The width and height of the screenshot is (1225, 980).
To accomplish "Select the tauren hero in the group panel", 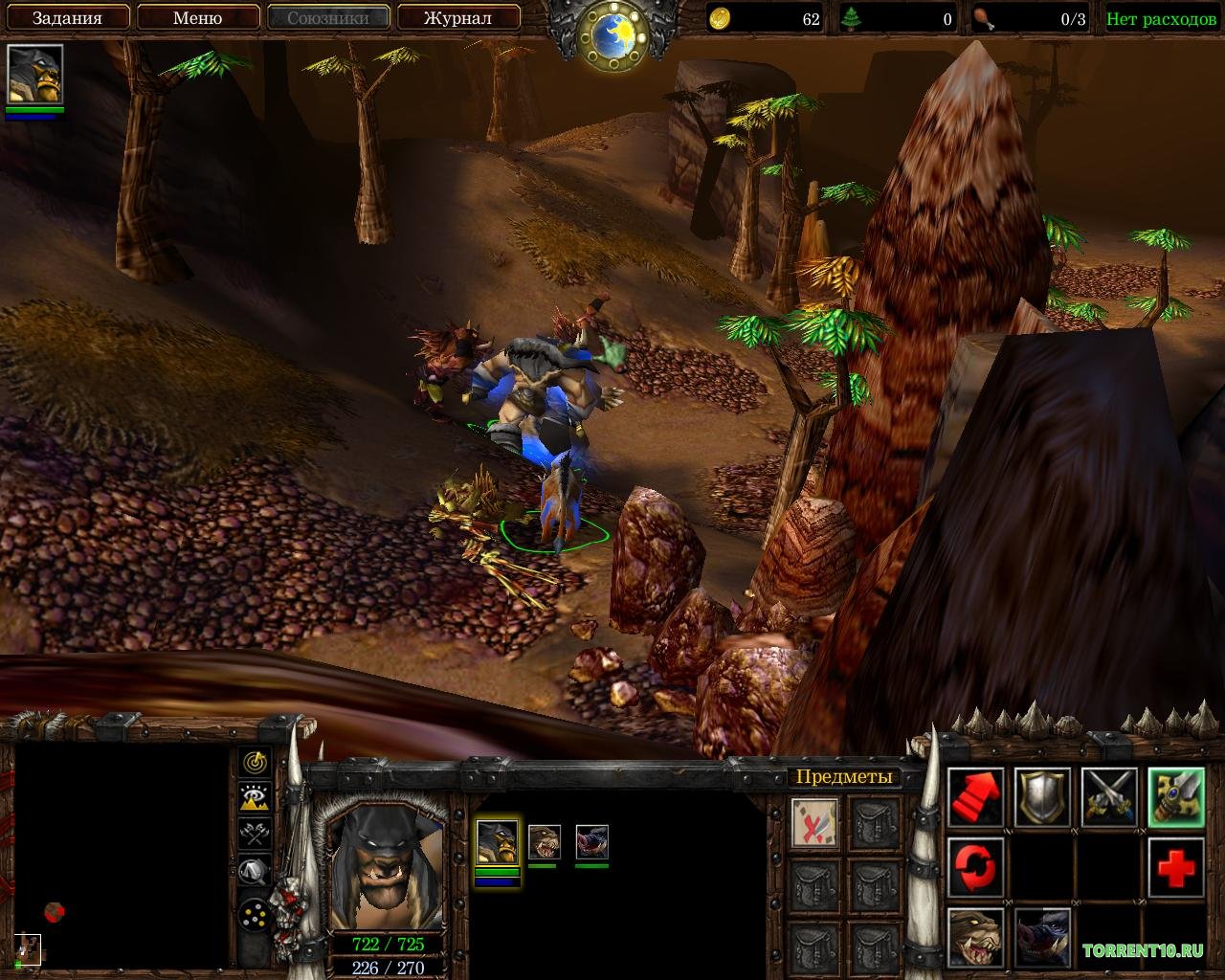I will (498, 842).
